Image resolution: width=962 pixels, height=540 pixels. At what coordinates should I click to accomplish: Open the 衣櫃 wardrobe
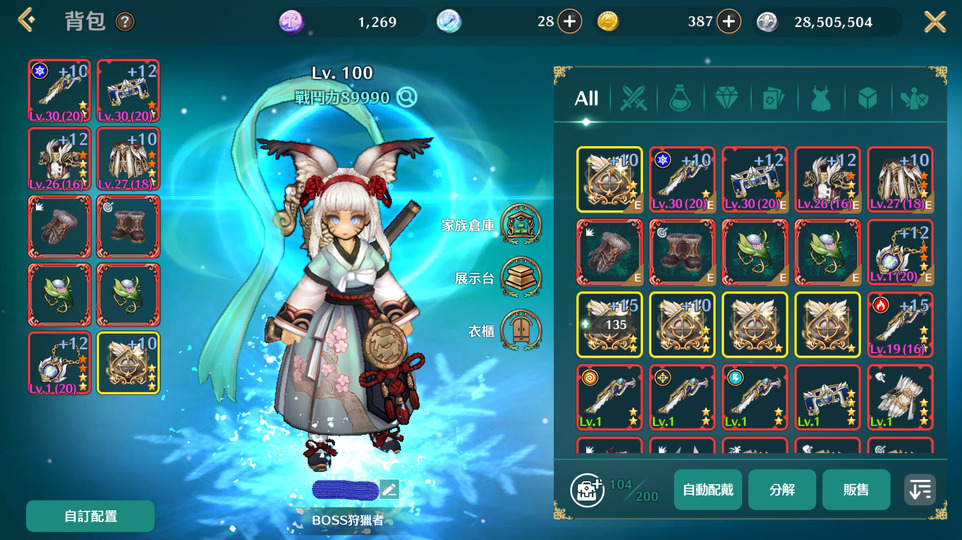coord(520,330)
